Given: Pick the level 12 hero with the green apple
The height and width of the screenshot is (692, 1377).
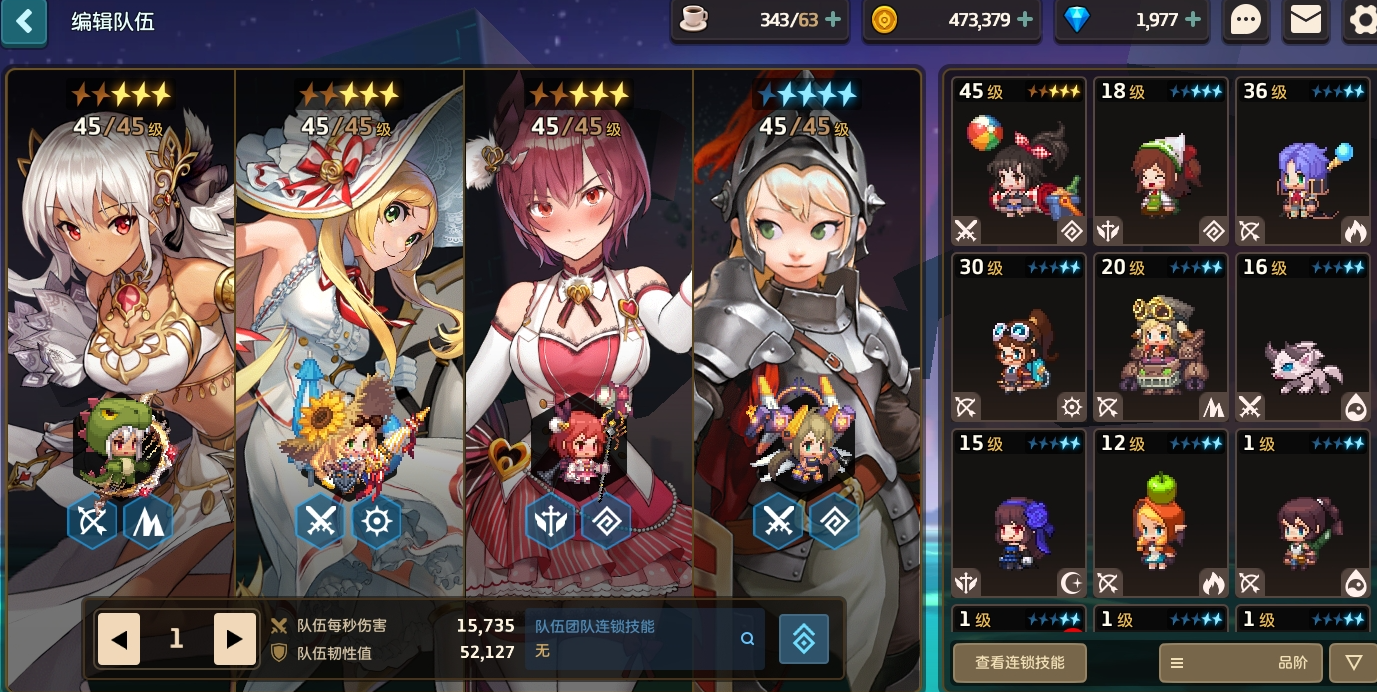Looking at the screenshot, I should tap(1161, 513).
